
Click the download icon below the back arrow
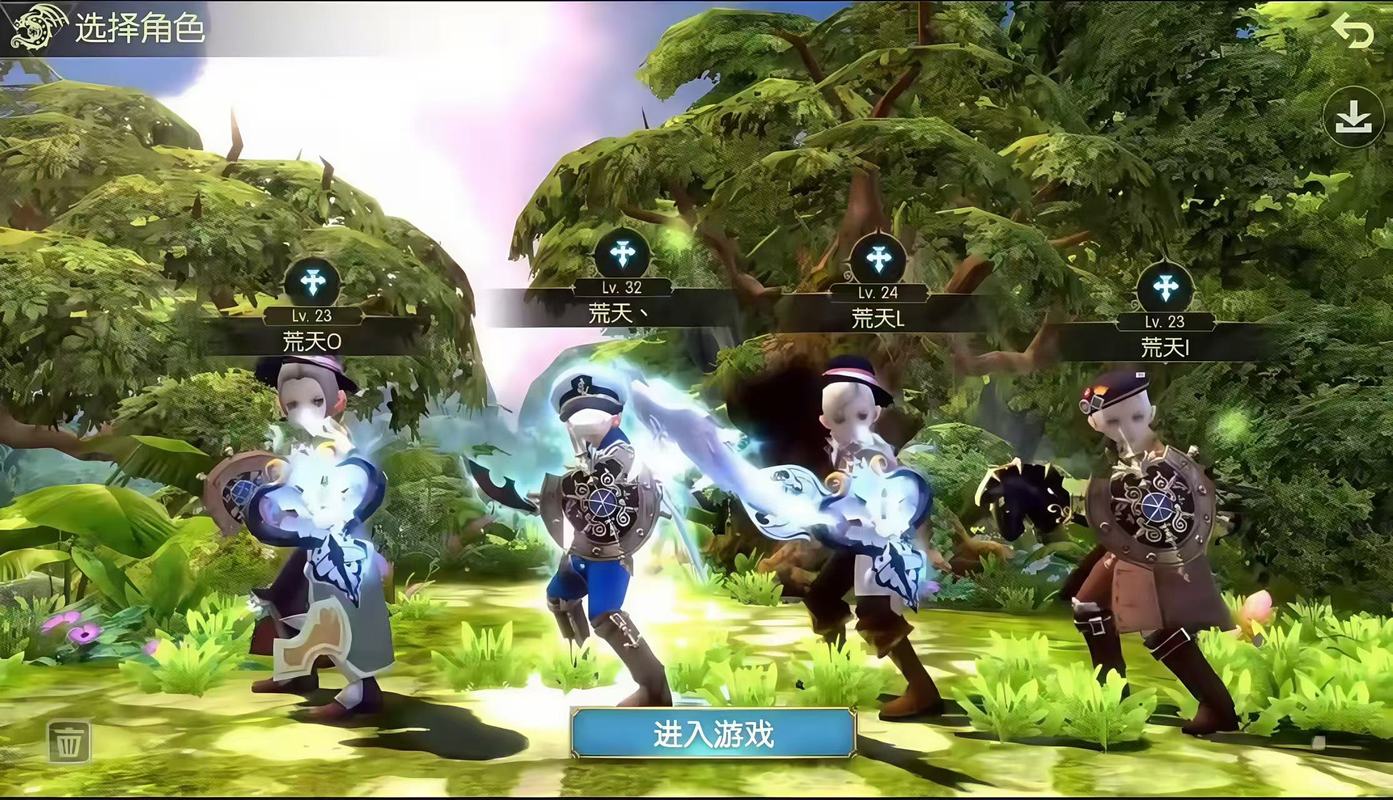(1352, 117)
